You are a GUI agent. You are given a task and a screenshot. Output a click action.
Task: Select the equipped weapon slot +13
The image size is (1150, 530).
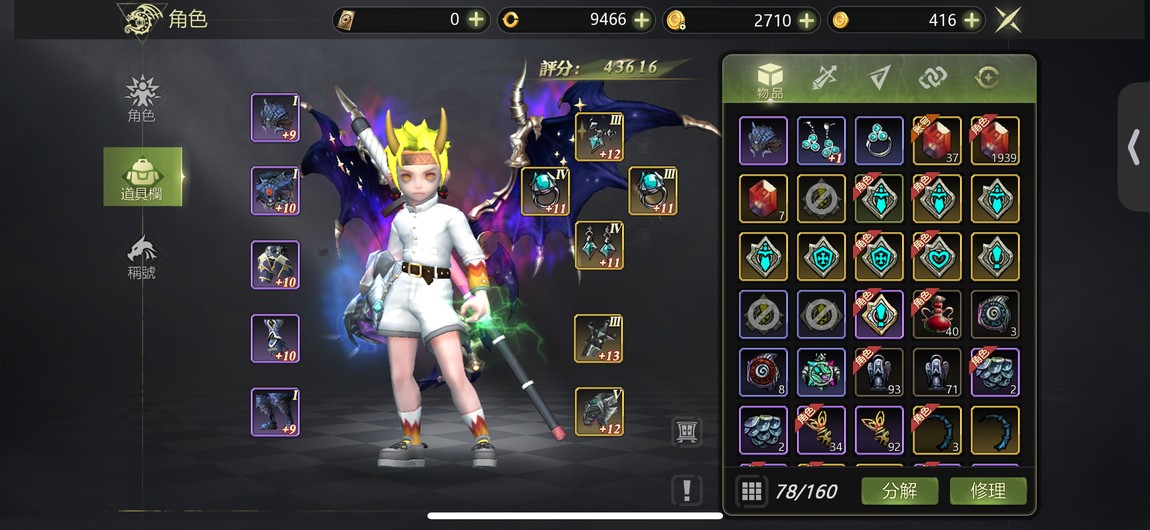click(598, 338)
